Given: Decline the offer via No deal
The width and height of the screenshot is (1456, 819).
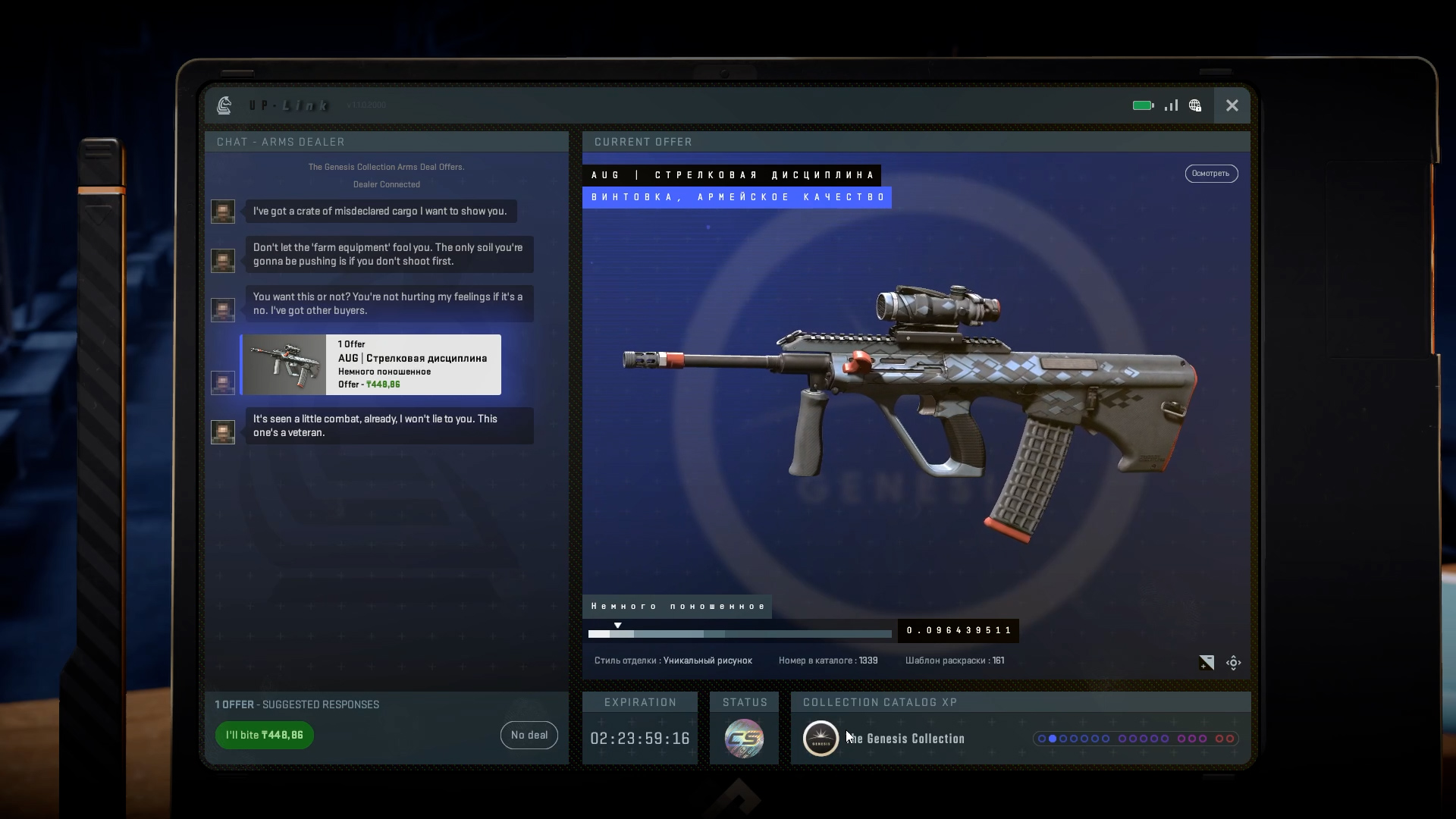Looking at the screenshot, I should point(529,735).
